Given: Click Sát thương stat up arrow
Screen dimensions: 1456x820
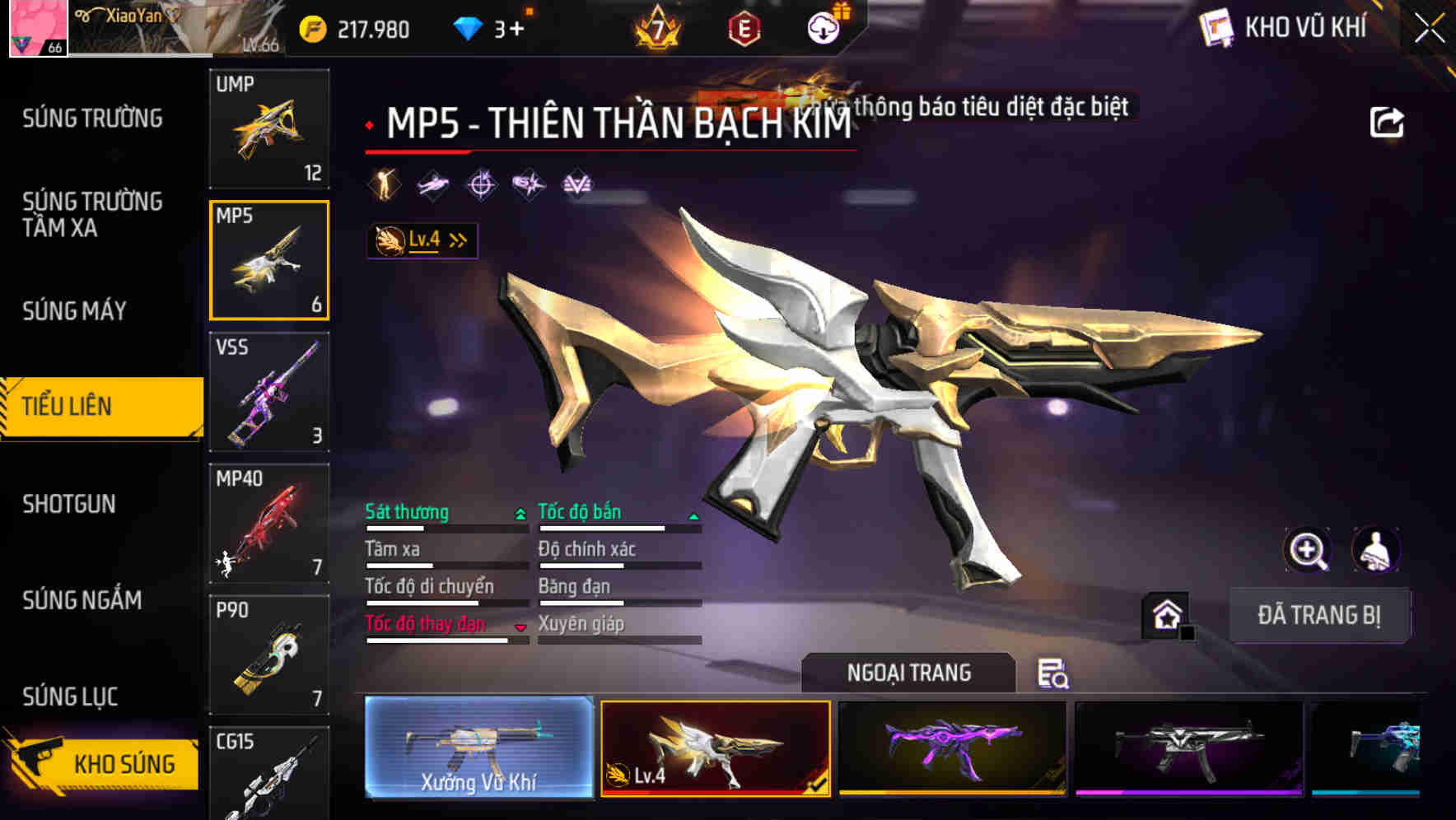Looking at the screenshot, I should tap(519, 512).
